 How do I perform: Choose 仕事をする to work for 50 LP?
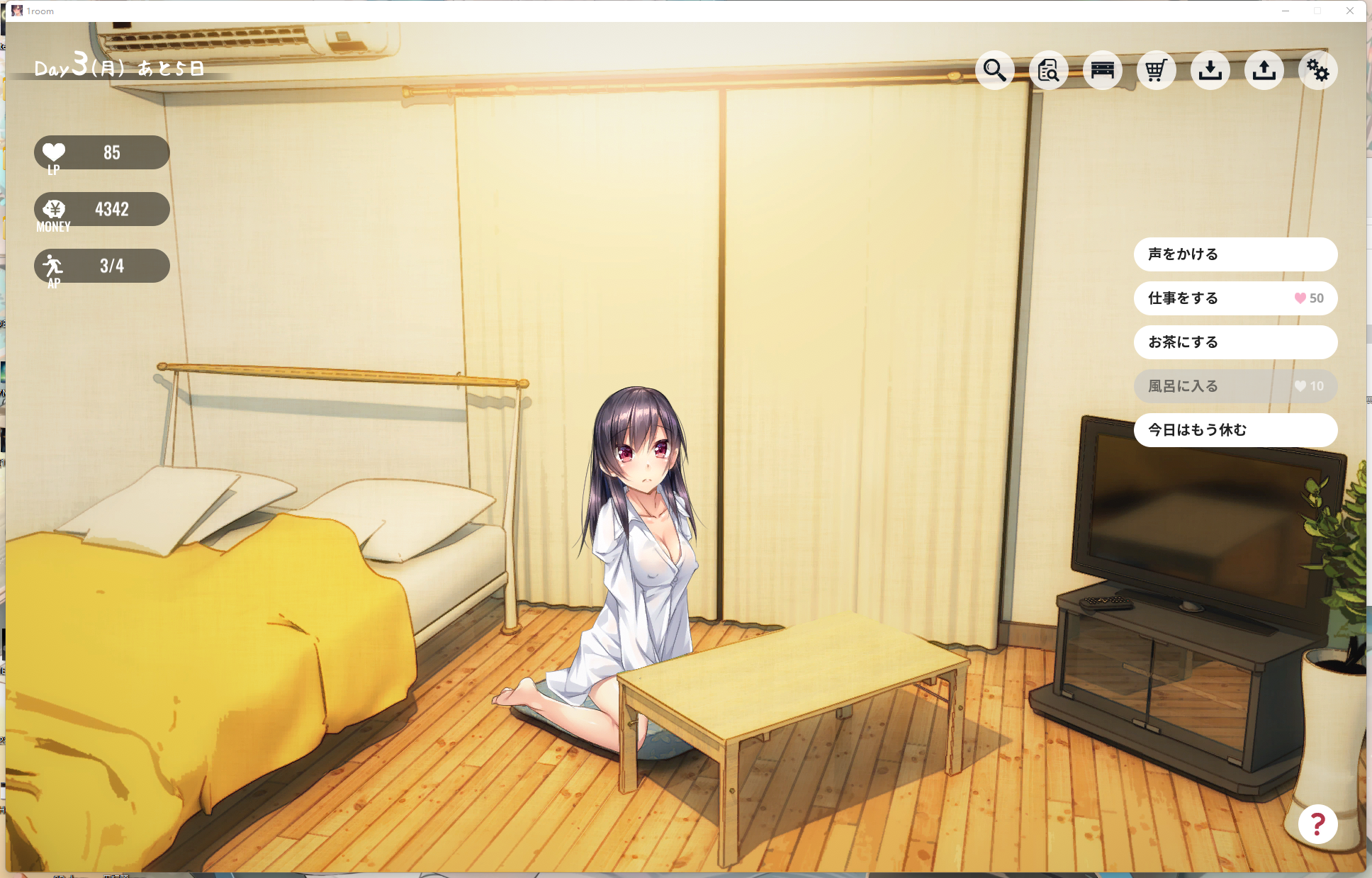pos(1236,298)
